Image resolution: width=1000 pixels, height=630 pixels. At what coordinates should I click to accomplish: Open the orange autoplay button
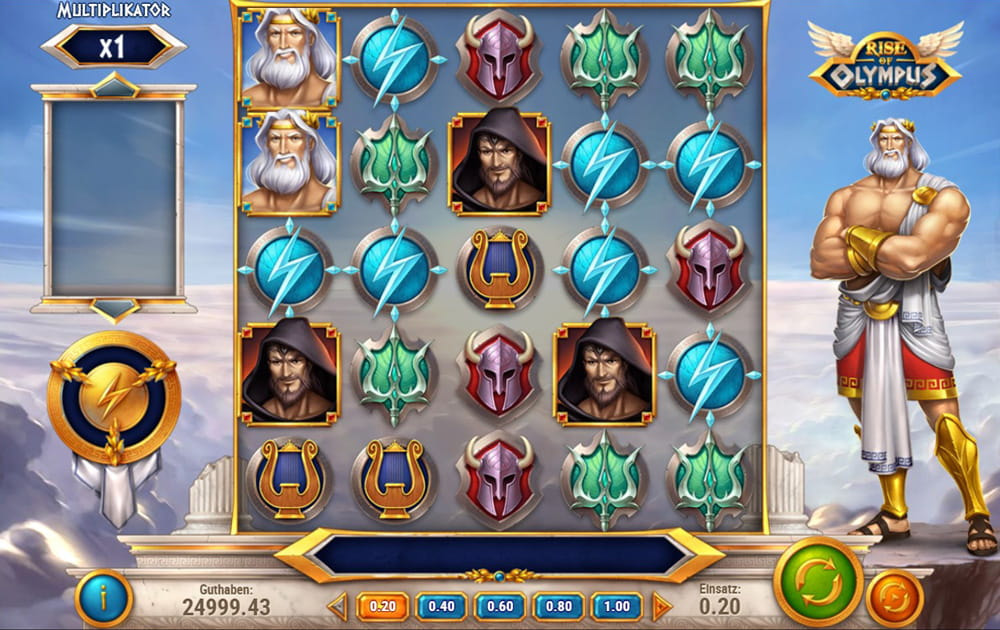click(894, 598)
